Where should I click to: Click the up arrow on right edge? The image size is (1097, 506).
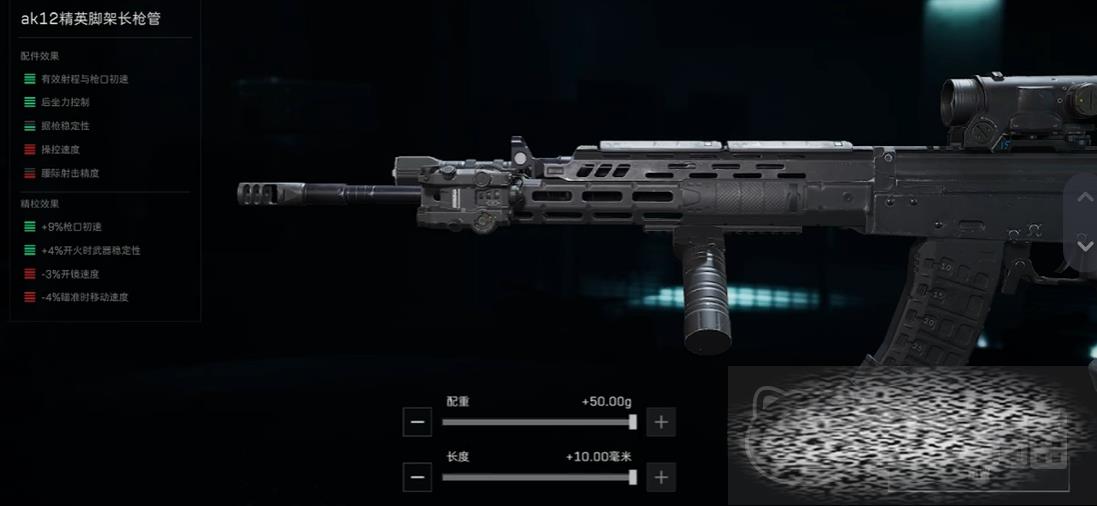(1084, 198)
